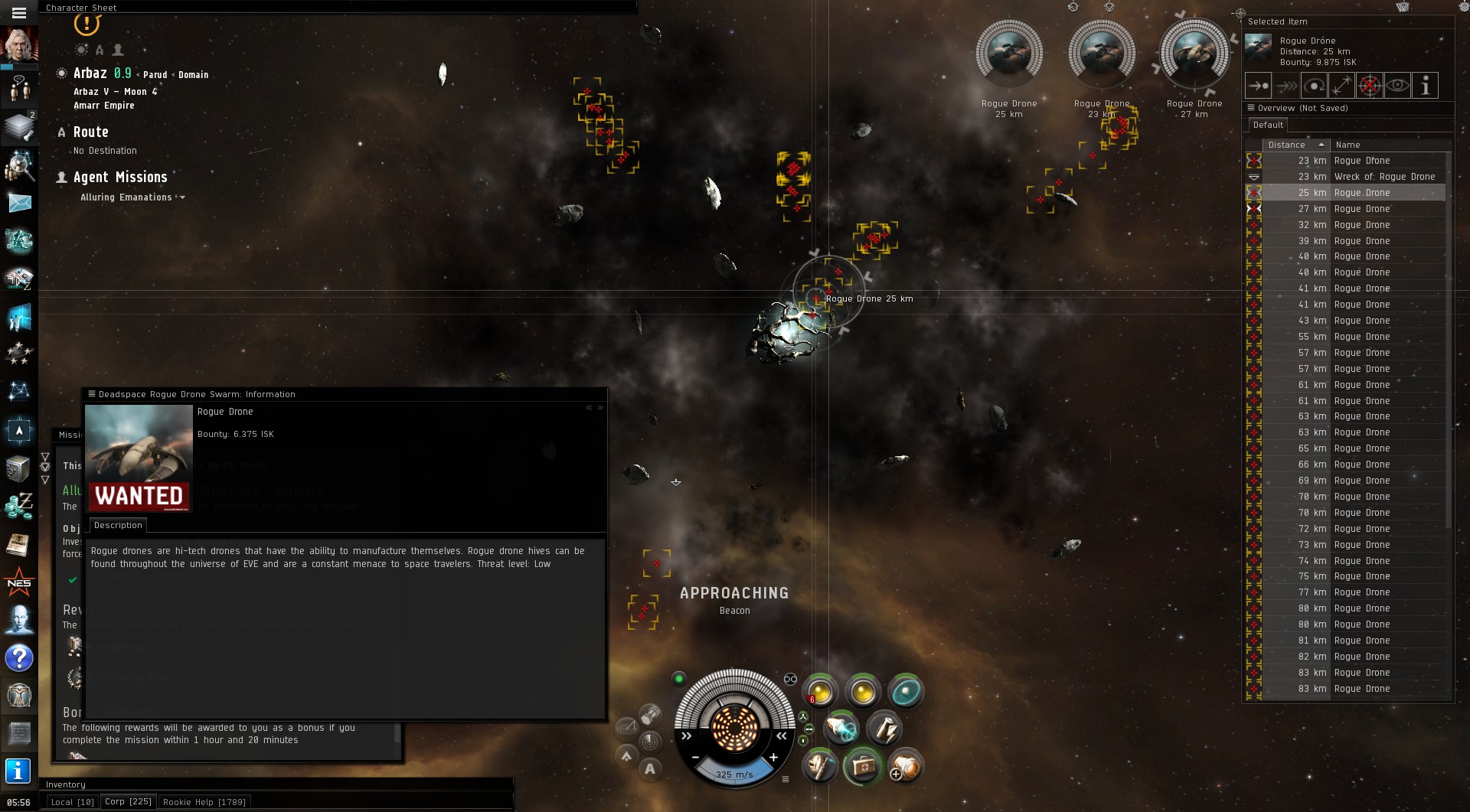Image resolution: width=1470 pixels, height=812 pixels.
Task: Increase ship speed with the plus button
Action: pos(774,758)
